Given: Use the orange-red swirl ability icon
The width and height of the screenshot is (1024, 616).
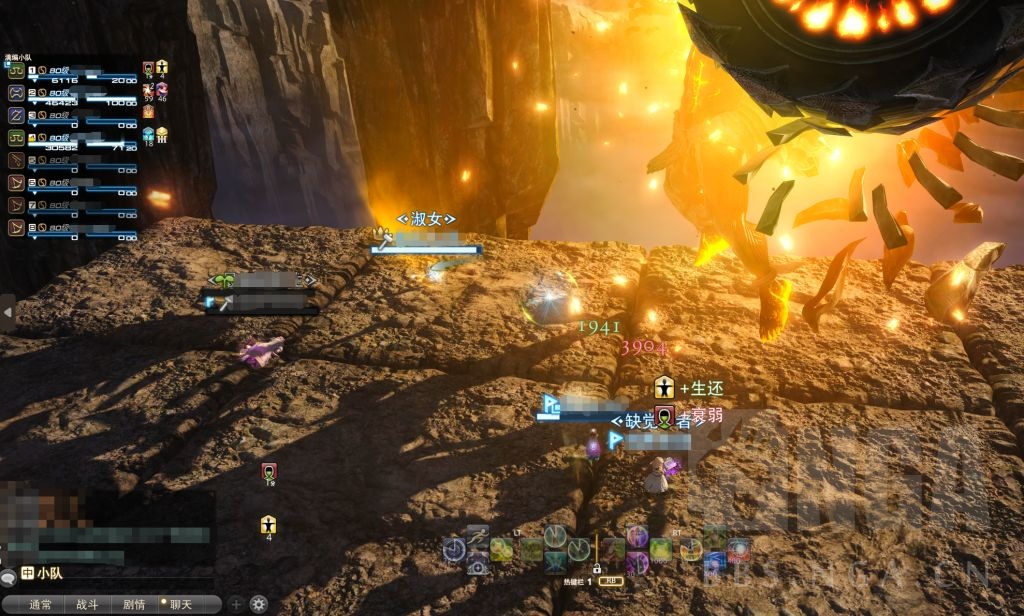Looking at the screenshot, I should tap(738, 548).
